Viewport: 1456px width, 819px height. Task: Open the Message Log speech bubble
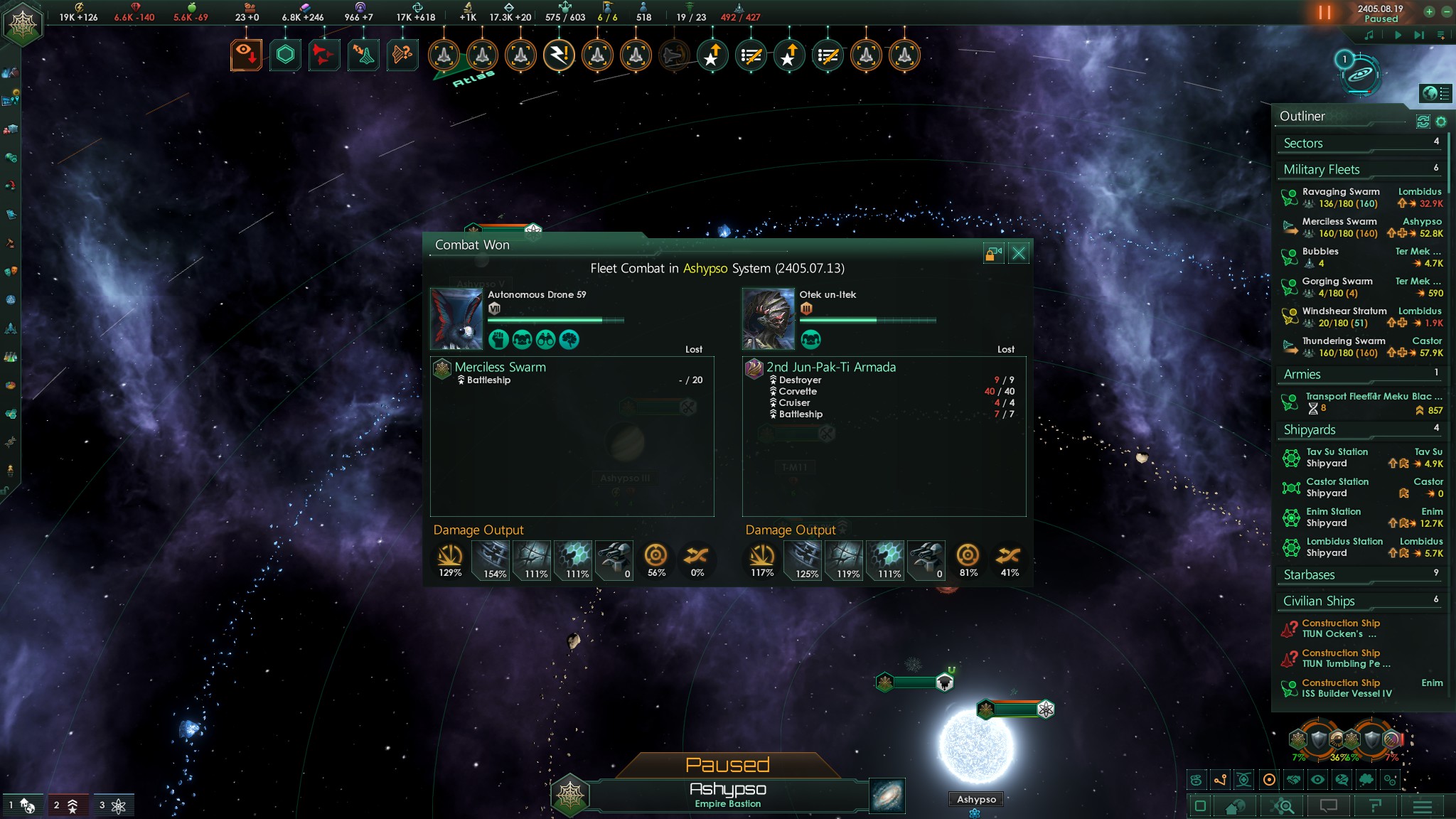pos(1327,805)
